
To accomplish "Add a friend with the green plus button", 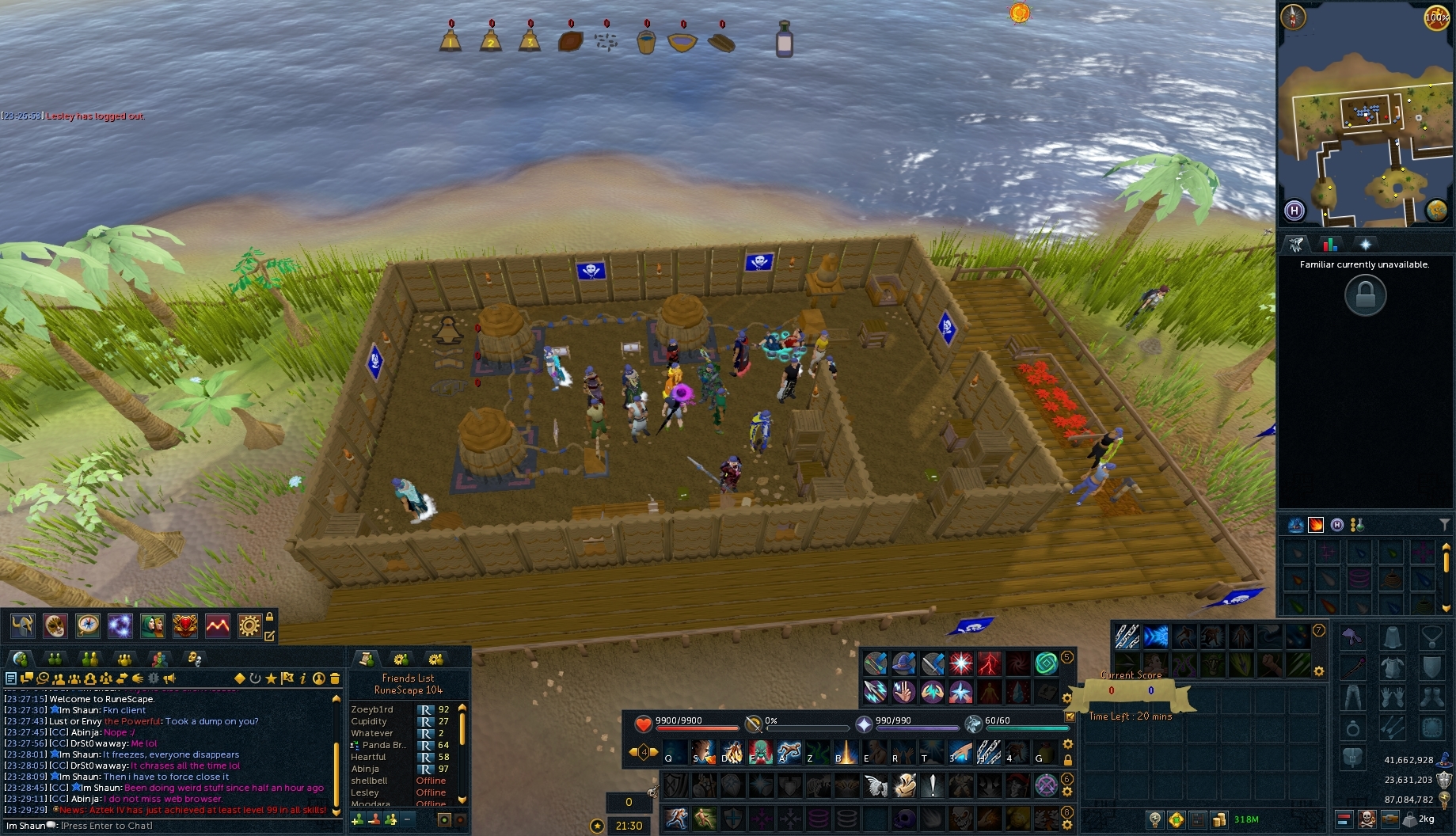I will click(357, 820).
